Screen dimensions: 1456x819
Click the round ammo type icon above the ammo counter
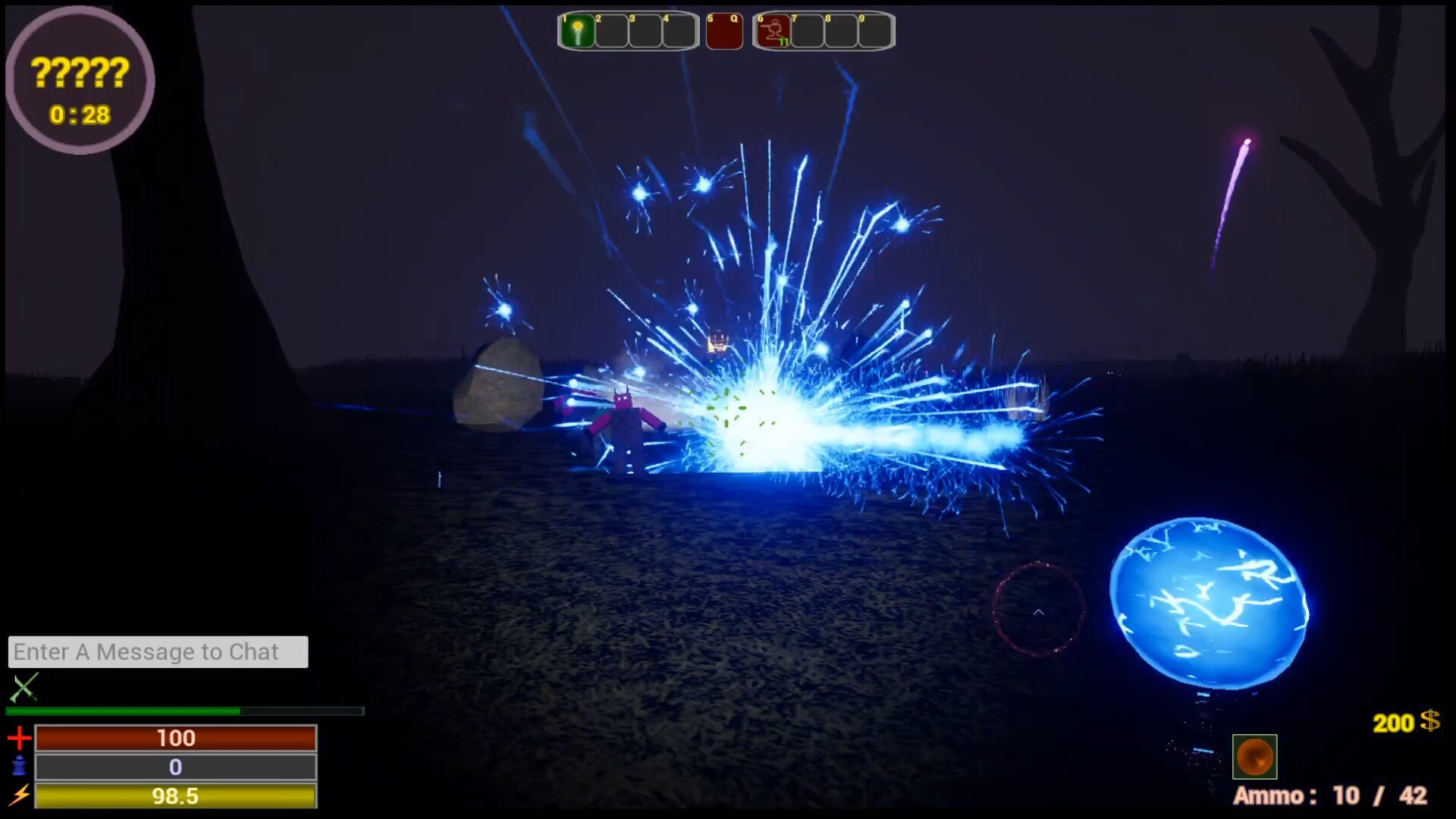[x=1254, y=756]
